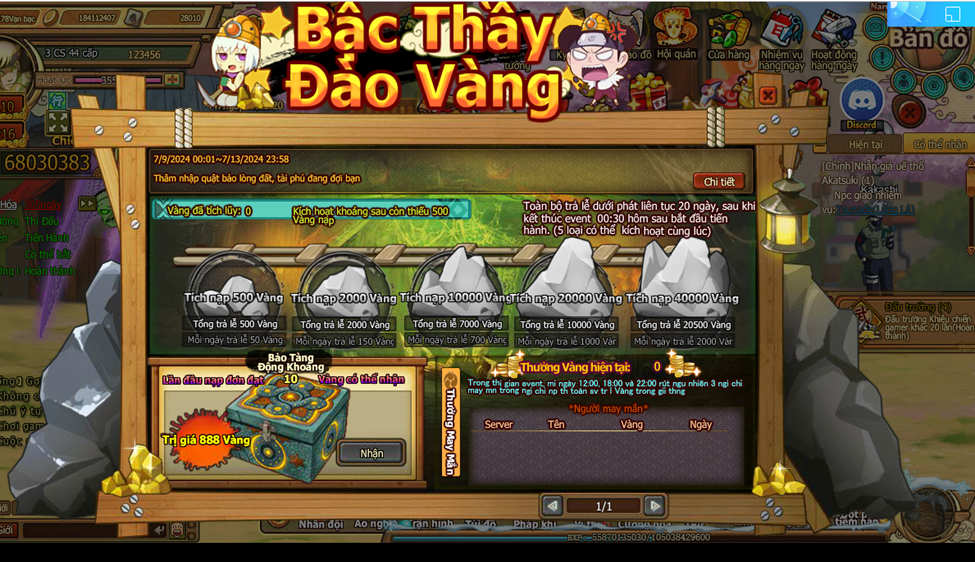Open the Cửa hàng shop
The height and width of the screenshot is (562, 975).
coord(728,36)
